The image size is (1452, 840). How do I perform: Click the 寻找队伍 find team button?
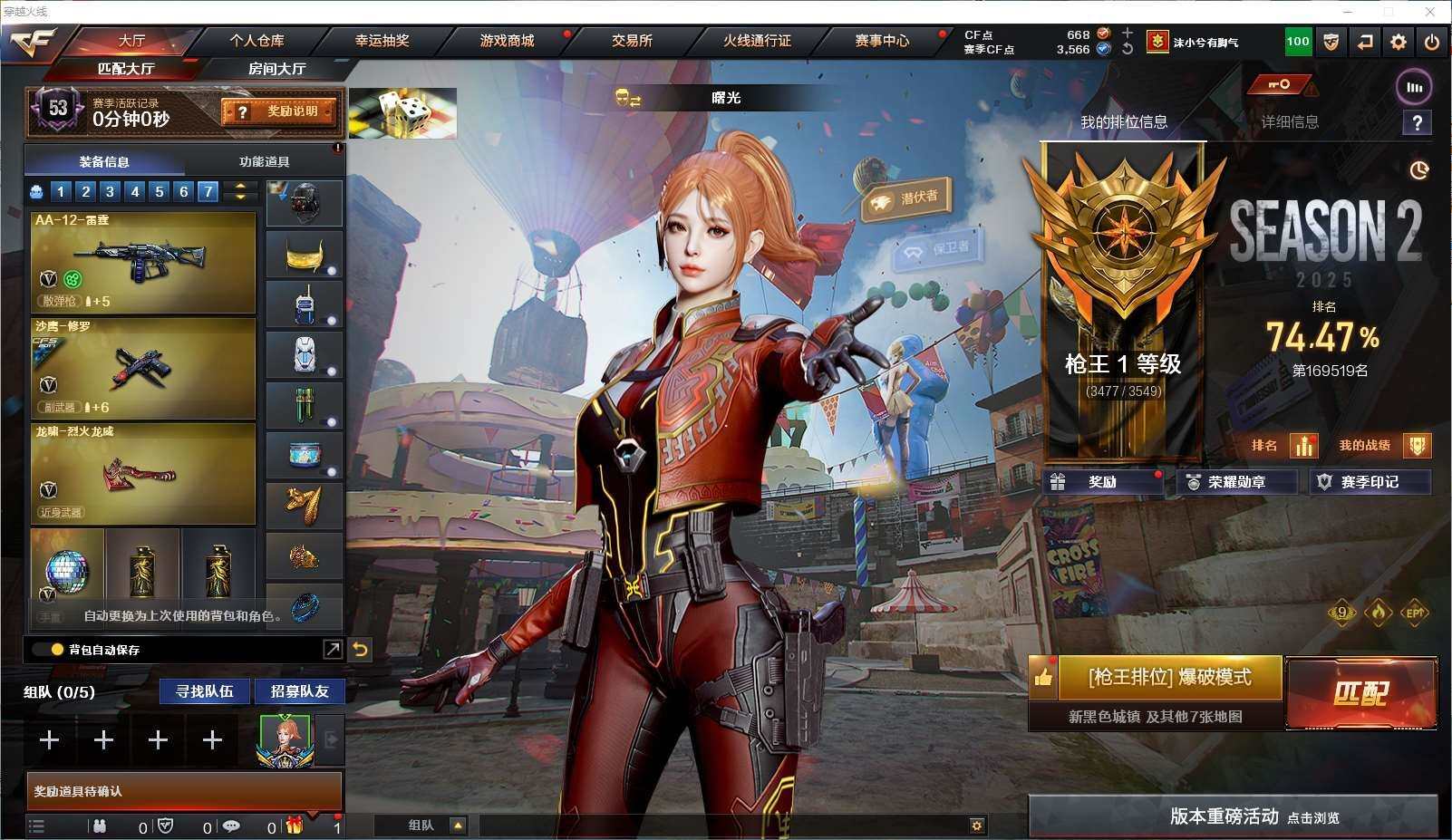click(x=205, y=691)
